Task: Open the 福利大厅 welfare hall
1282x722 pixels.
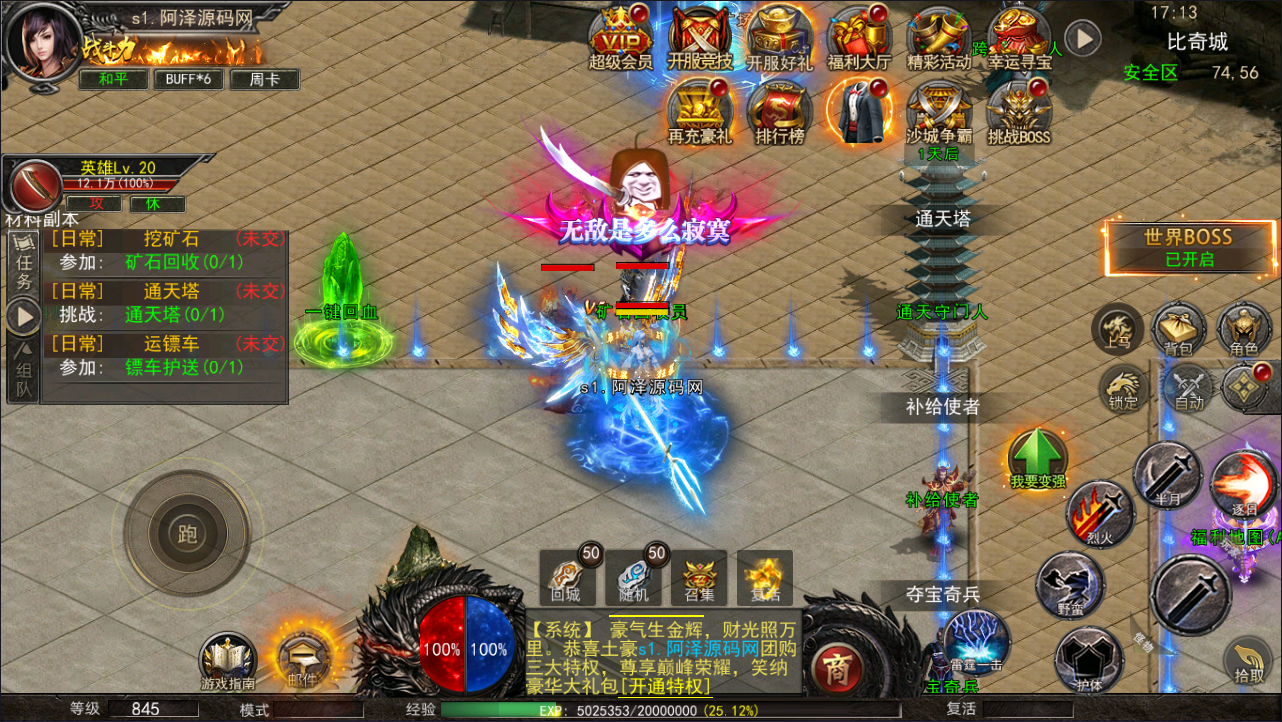Action: [858, 37]
